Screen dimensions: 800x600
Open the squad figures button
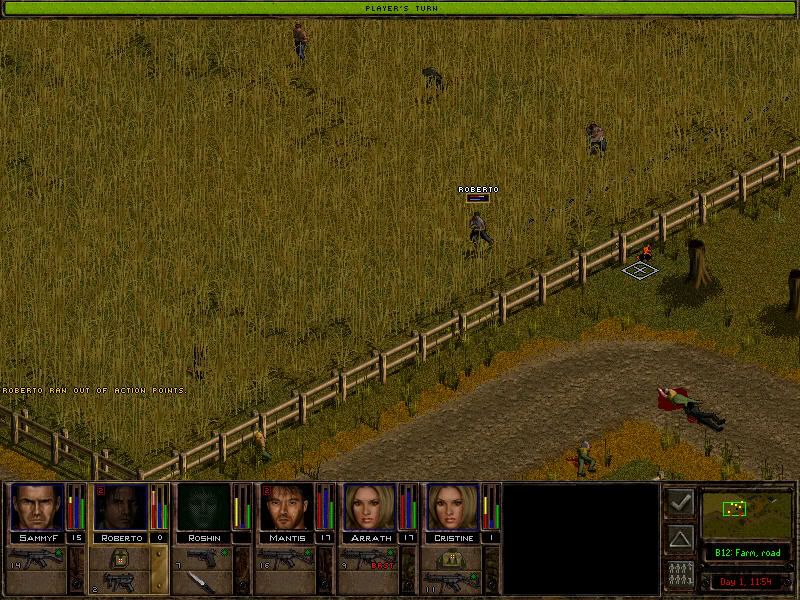tap(679, 575)
